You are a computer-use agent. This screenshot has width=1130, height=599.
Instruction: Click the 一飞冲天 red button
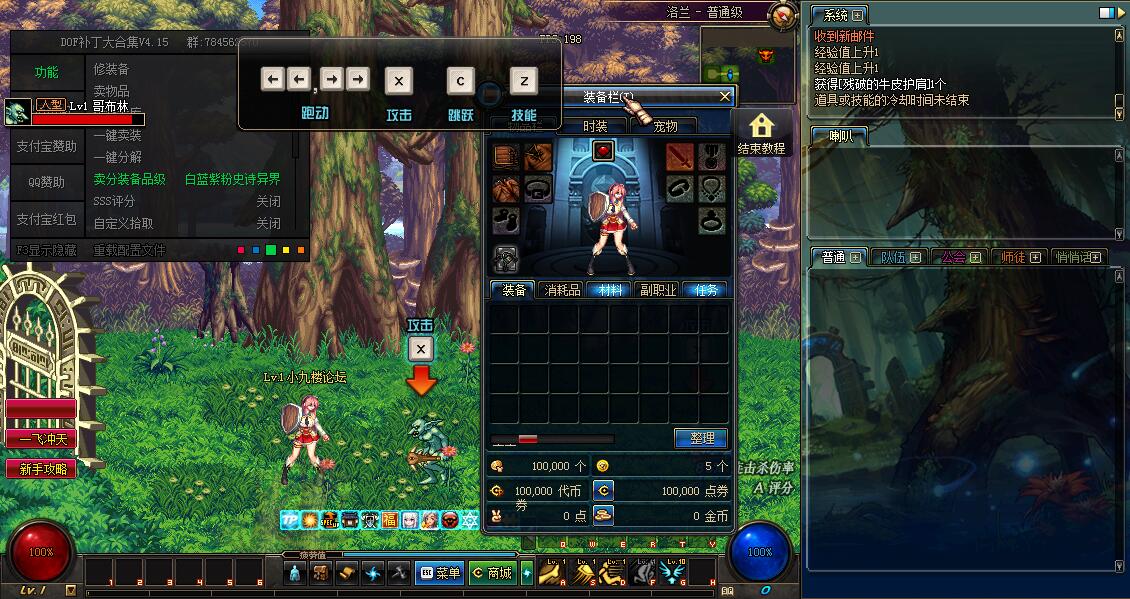pyautogui.click(x=42, y=439)
